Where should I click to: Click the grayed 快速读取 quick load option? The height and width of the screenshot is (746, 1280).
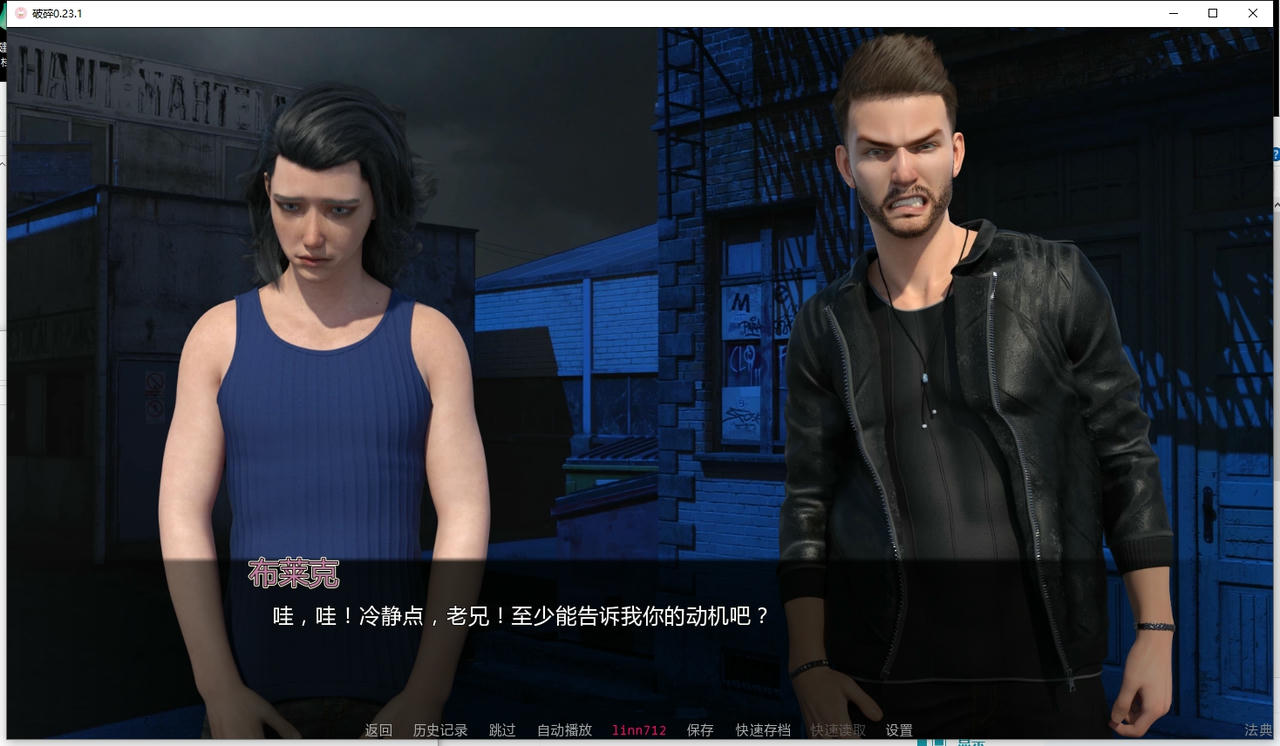coord(836,730)
